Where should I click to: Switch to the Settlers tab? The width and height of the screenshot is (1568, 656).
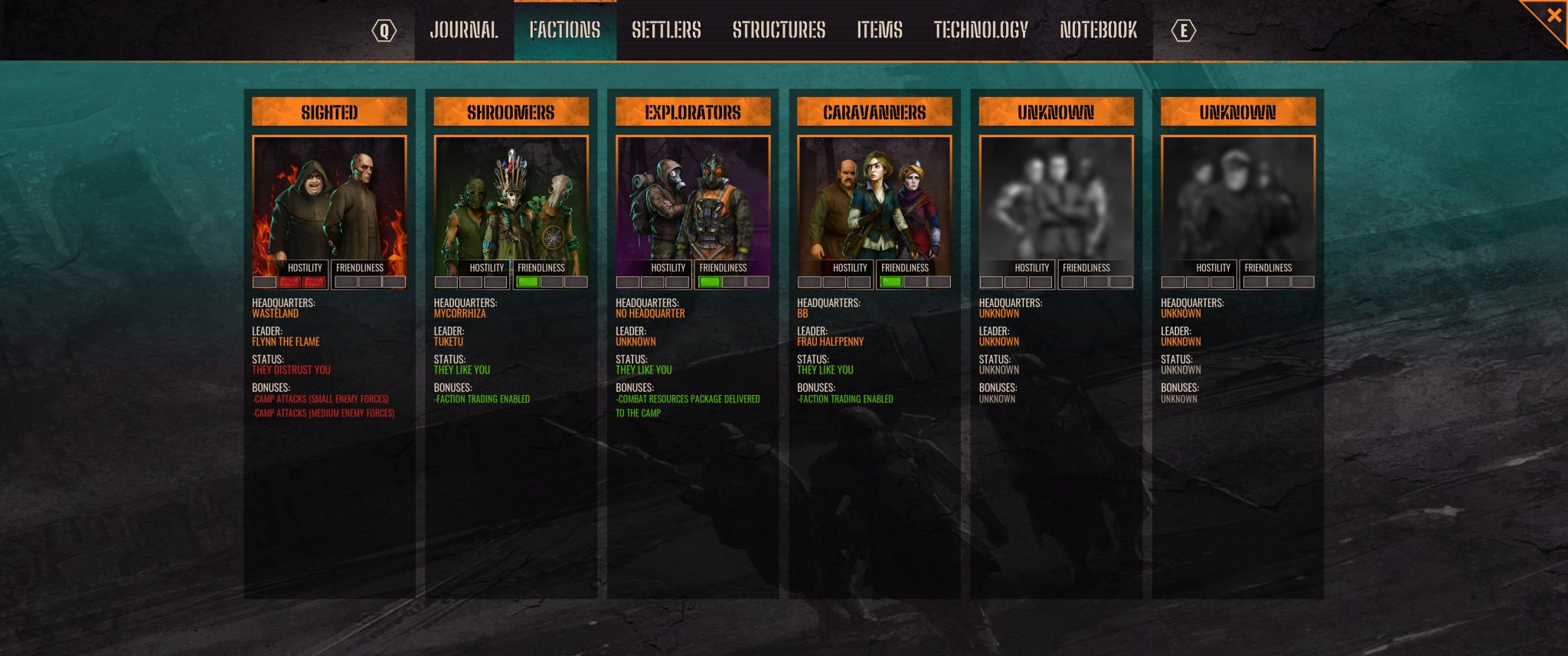coord(666,31)
